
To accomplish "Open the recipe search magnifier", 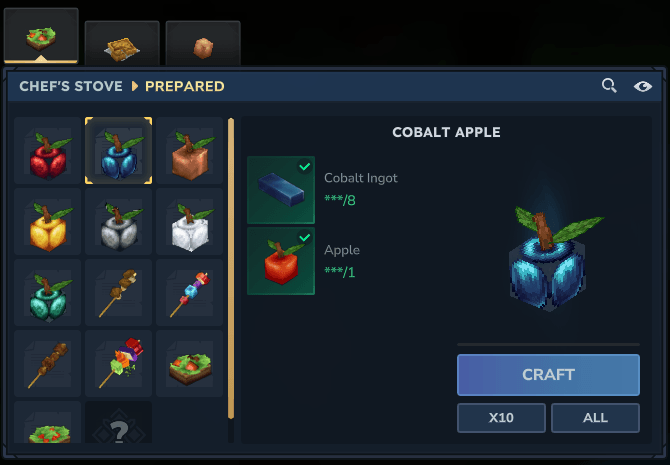I will 609,86.
